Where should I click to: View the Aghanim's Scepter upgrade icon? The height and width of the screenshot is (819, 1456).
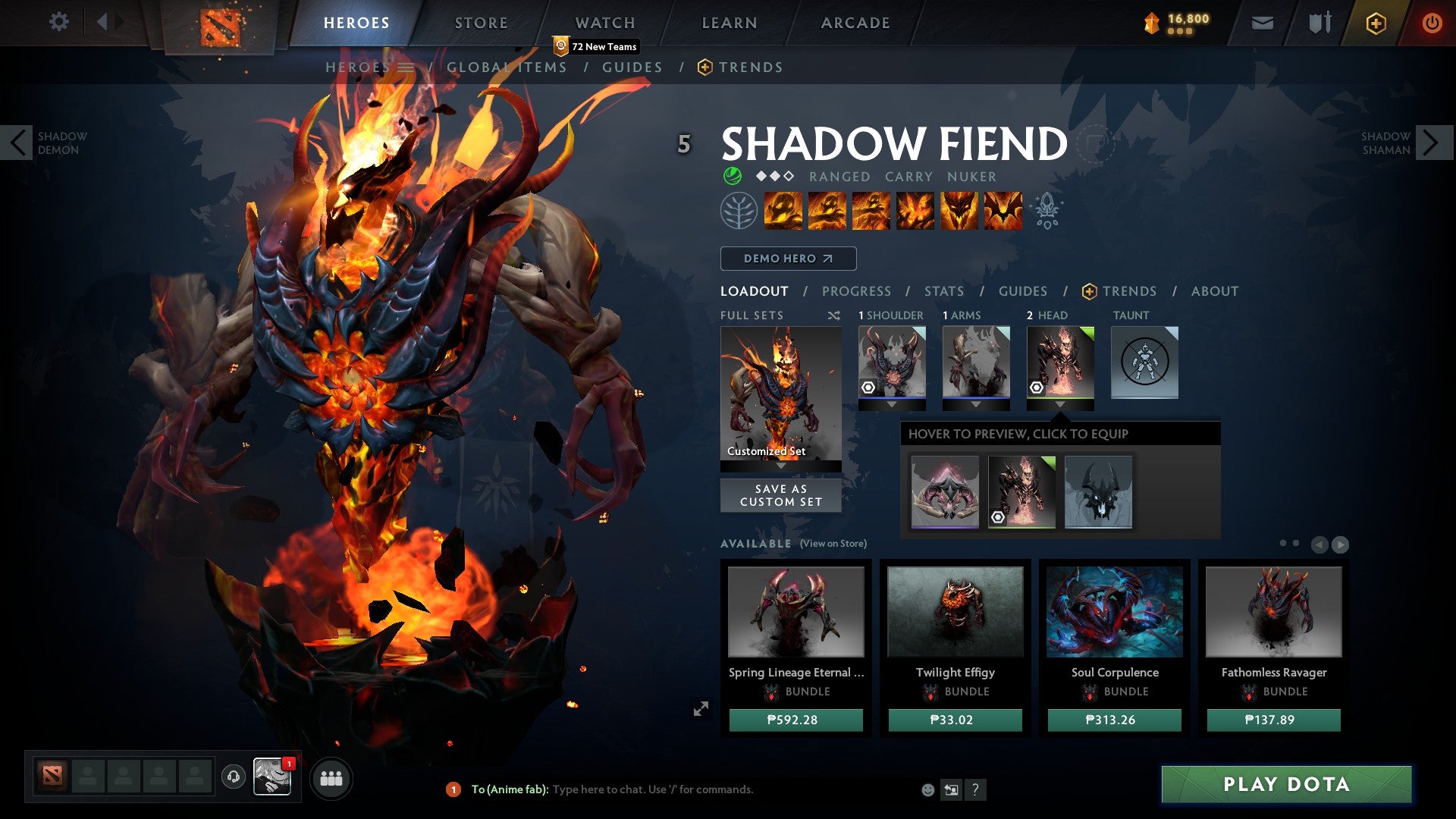coord(1046,212)
